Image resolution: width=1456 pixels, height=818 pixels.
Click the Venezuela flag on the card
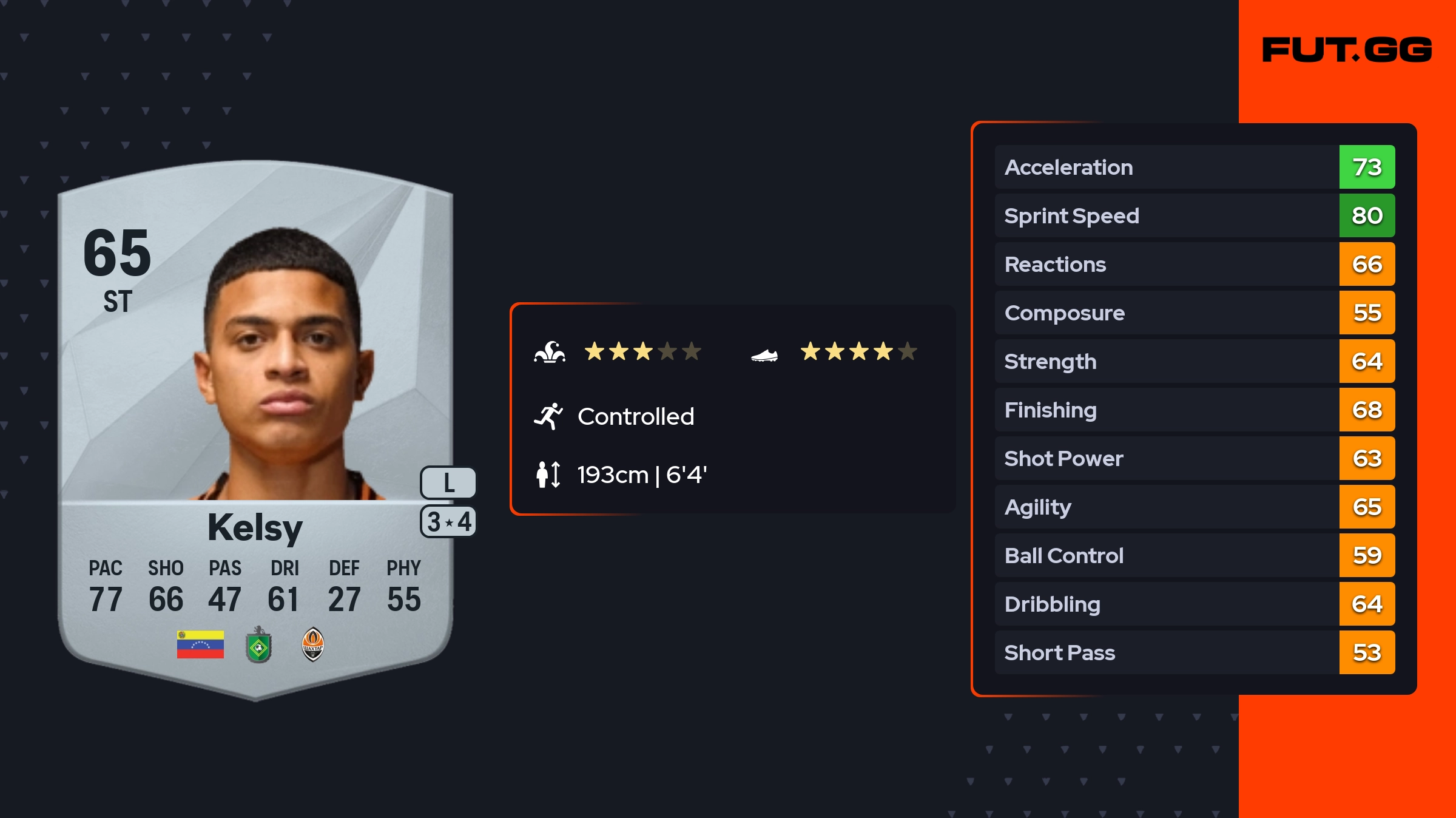pyautogui.click(x=200, y=644)
